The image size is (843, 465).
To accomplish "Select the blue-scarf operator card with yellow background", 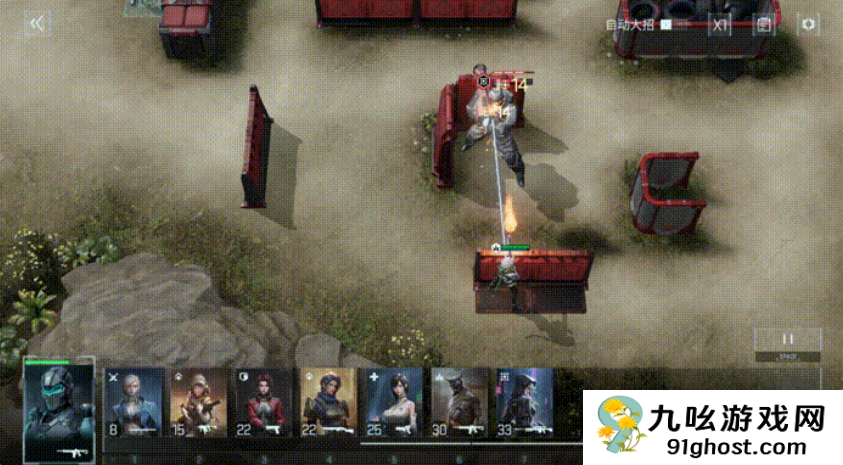I will 328,405.
